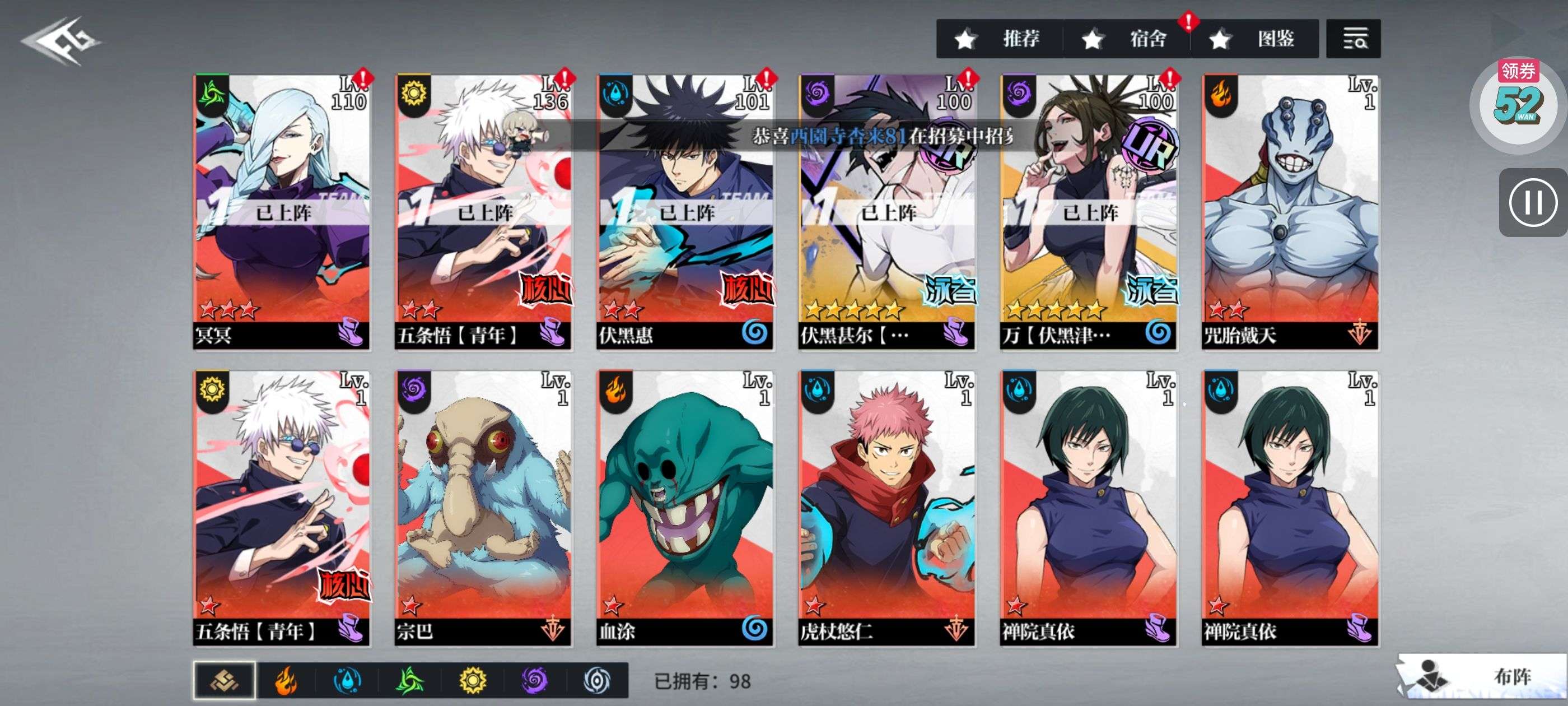Choose the 虎杖悠仁 character card
Screen dimensions: 1568x706
coord(887,508)
